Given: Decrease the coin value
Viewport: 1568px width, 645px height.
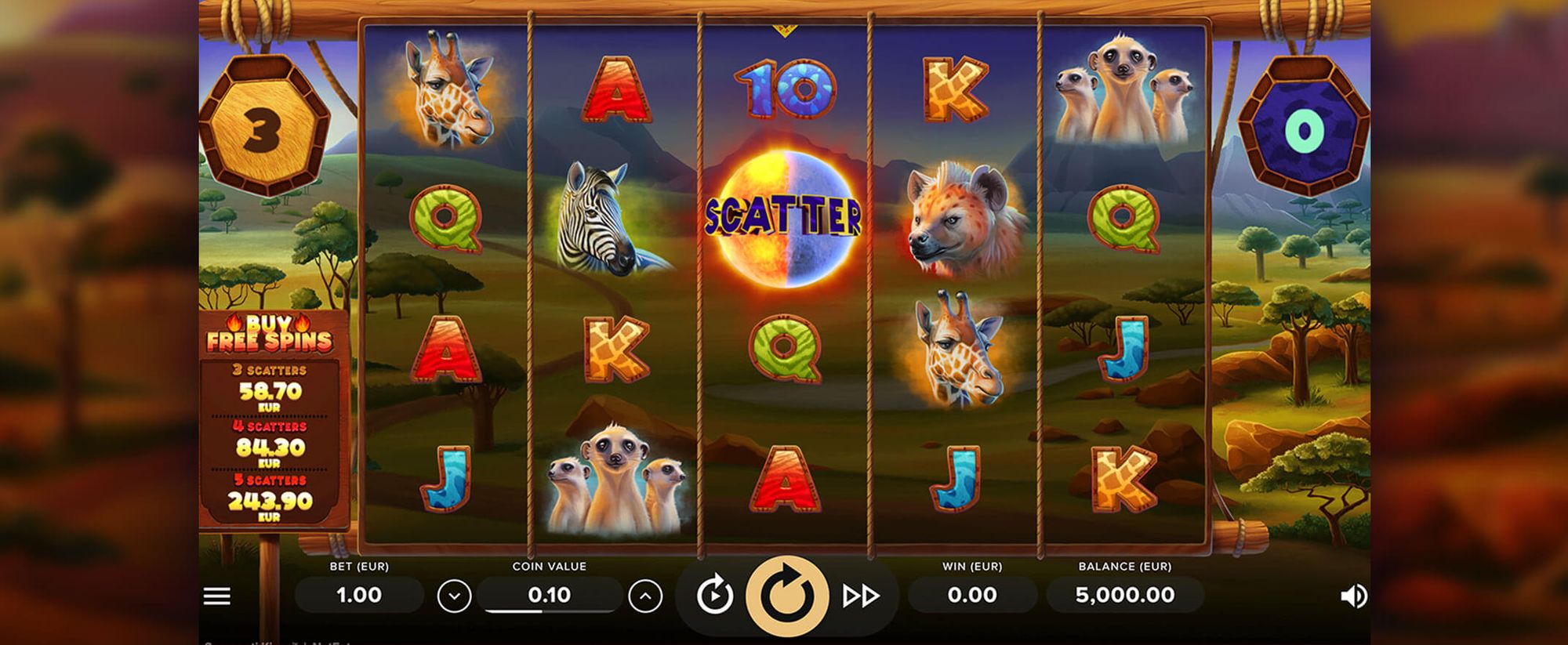Looking at the screenshot, I should (x=454, y=596).
